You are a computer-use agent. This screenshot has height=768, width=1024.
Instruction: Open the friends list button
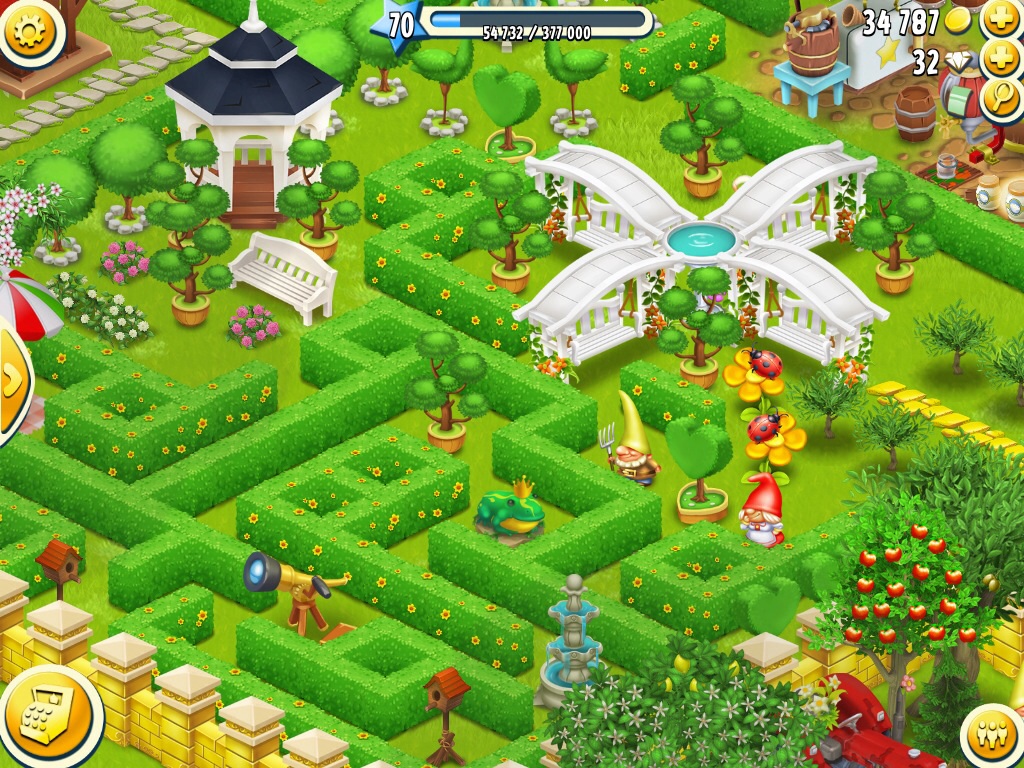click(993, 735)
